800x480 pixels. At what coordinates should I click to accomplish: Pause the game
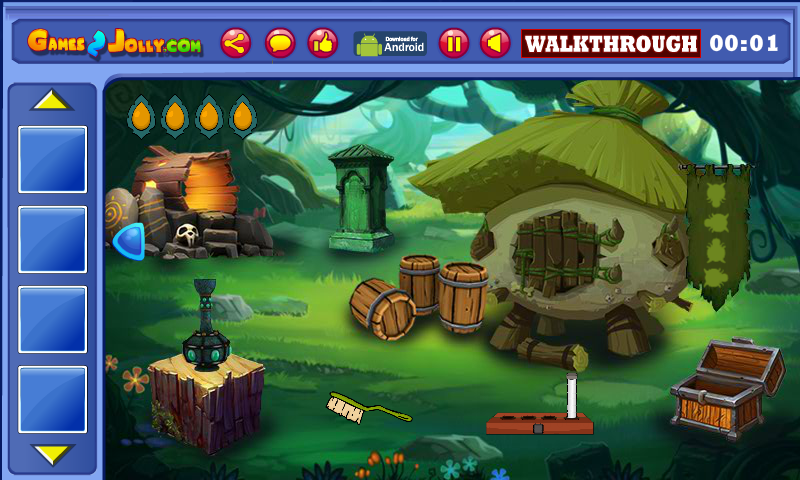(x=453, y=43)
